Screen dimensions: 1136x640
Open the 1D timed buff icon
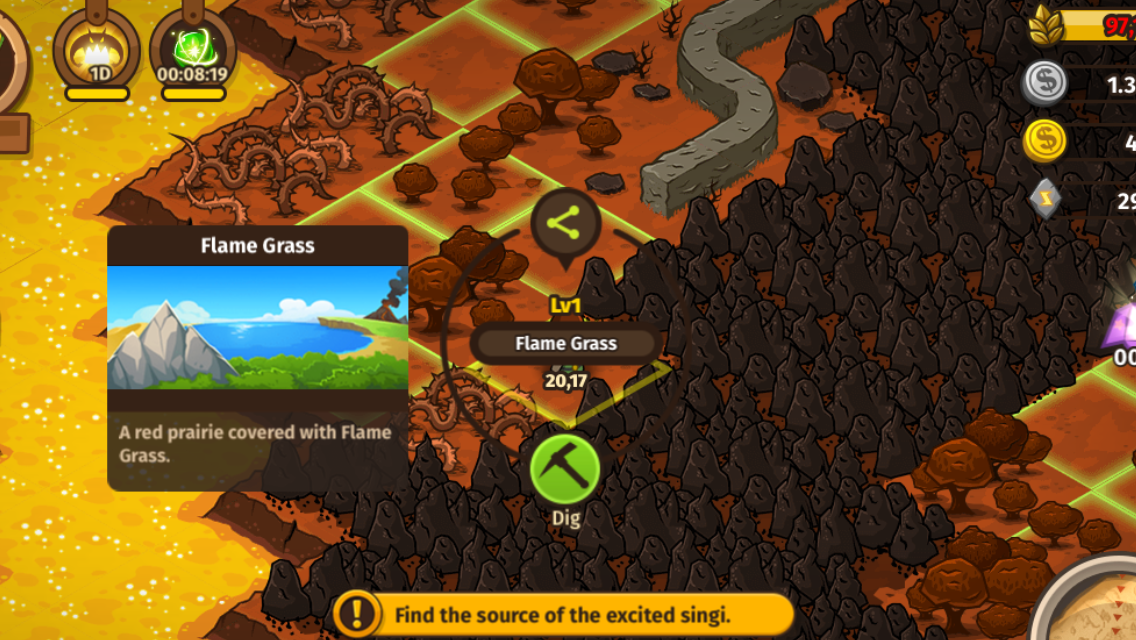(97, 50)
